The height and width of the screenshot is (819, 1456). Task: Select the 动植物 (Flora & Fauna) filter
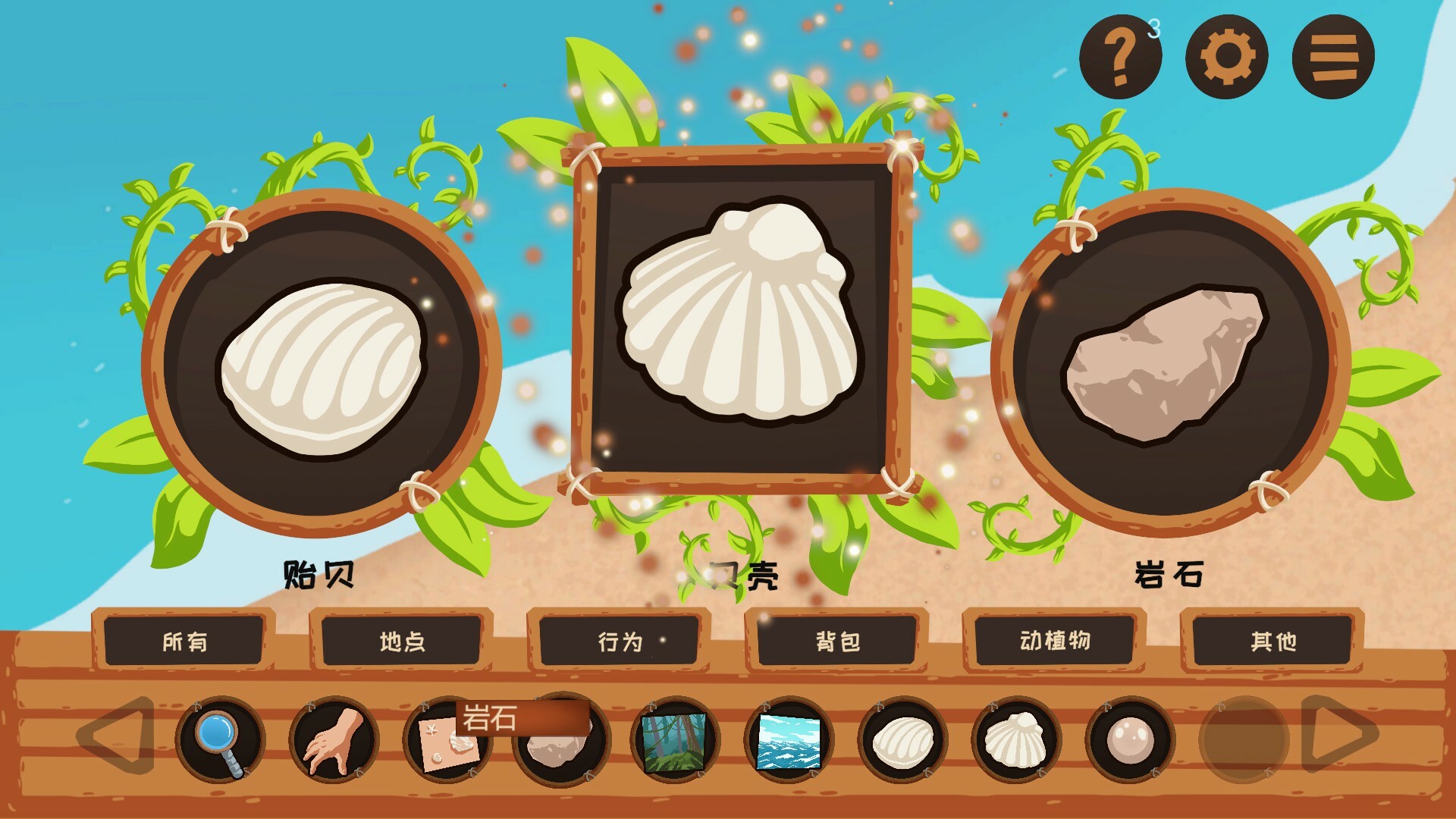[x=1054, y=642]
